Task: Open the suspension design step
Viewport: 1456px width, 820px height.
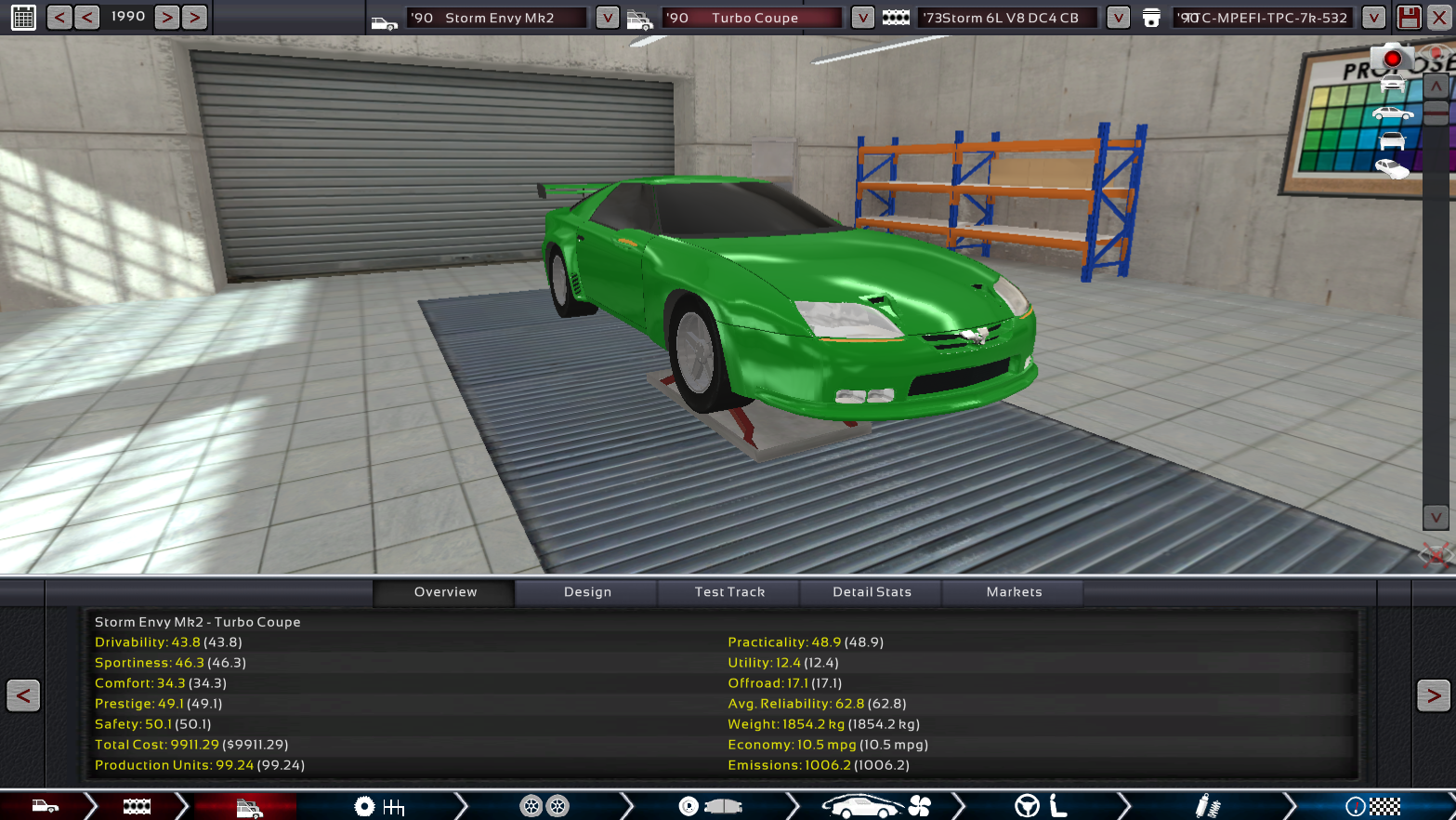Action: (x=1206, y=806)
